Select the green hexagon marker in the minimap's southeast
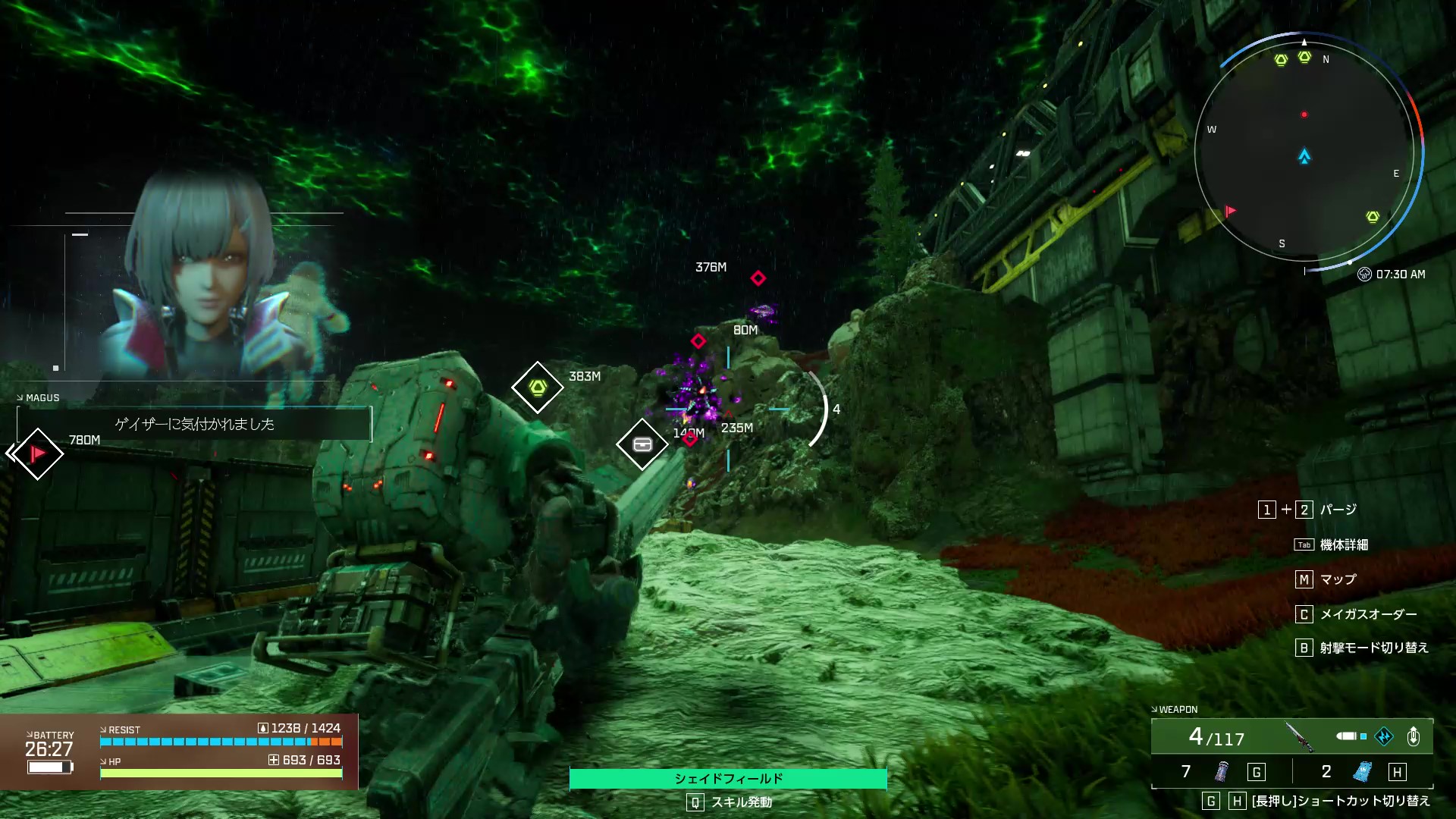 (x=1373, y=217)
